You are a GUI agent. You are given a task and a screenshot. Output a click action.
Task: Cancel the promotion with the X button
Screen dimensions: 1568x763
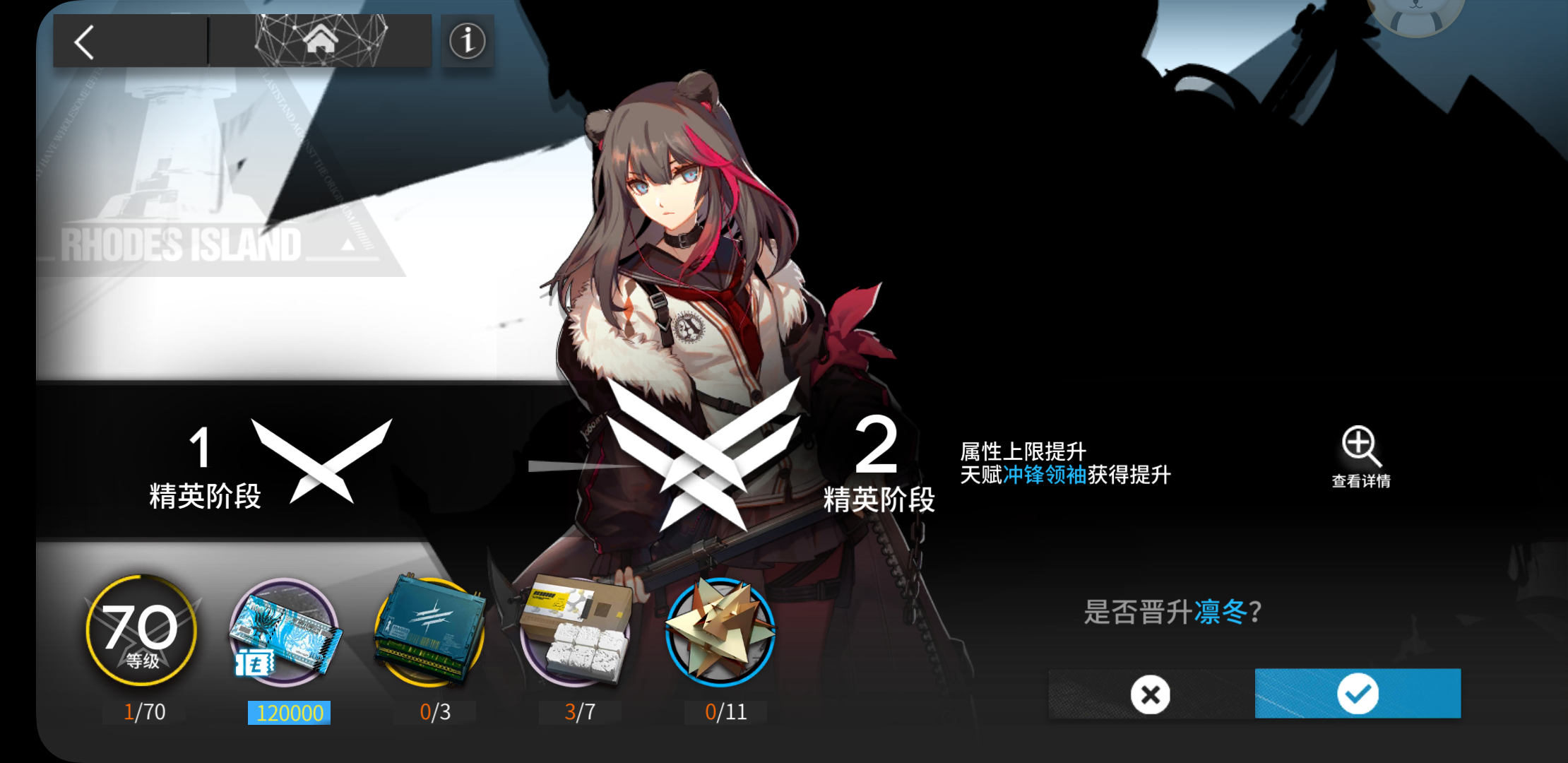(1151, 694)
